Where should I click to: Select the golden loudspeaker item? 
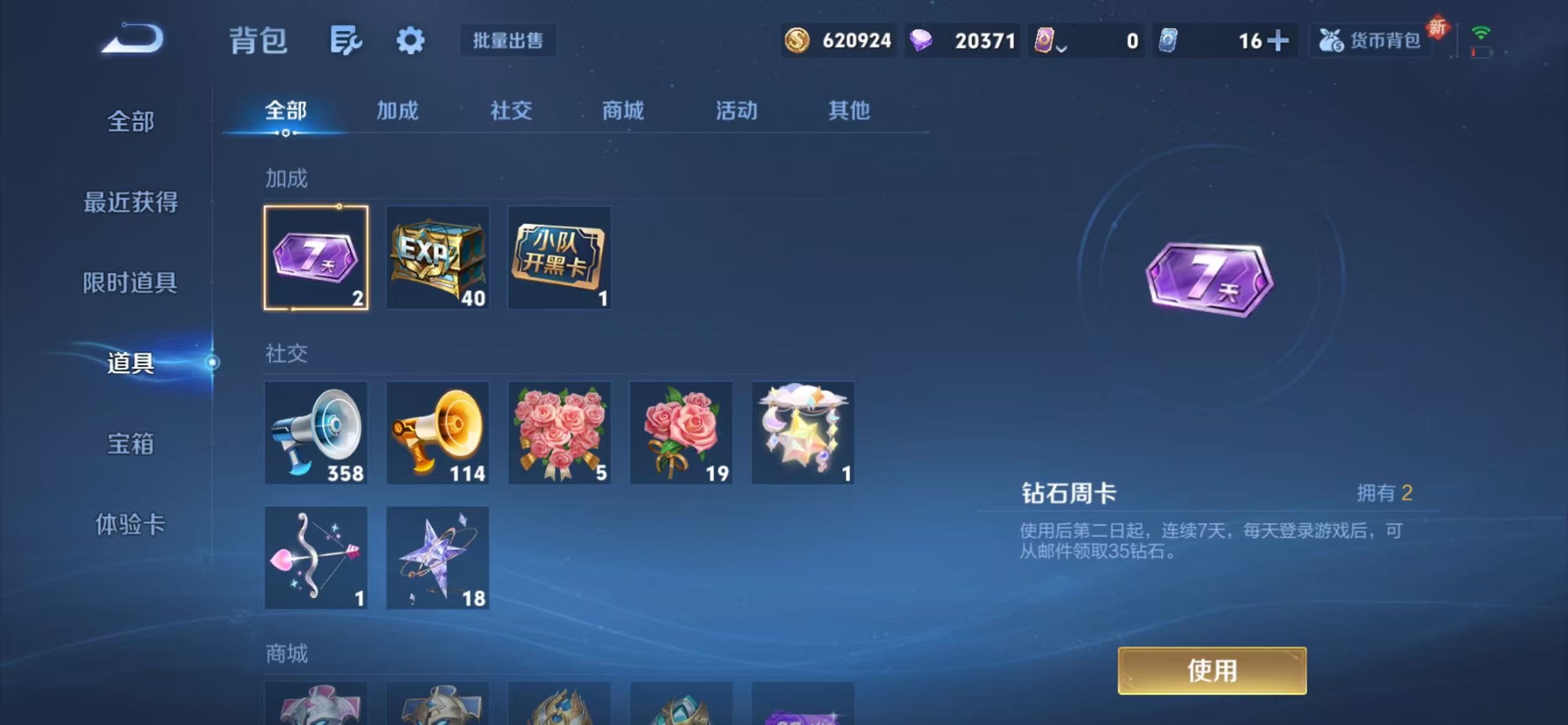coord(437,432)
